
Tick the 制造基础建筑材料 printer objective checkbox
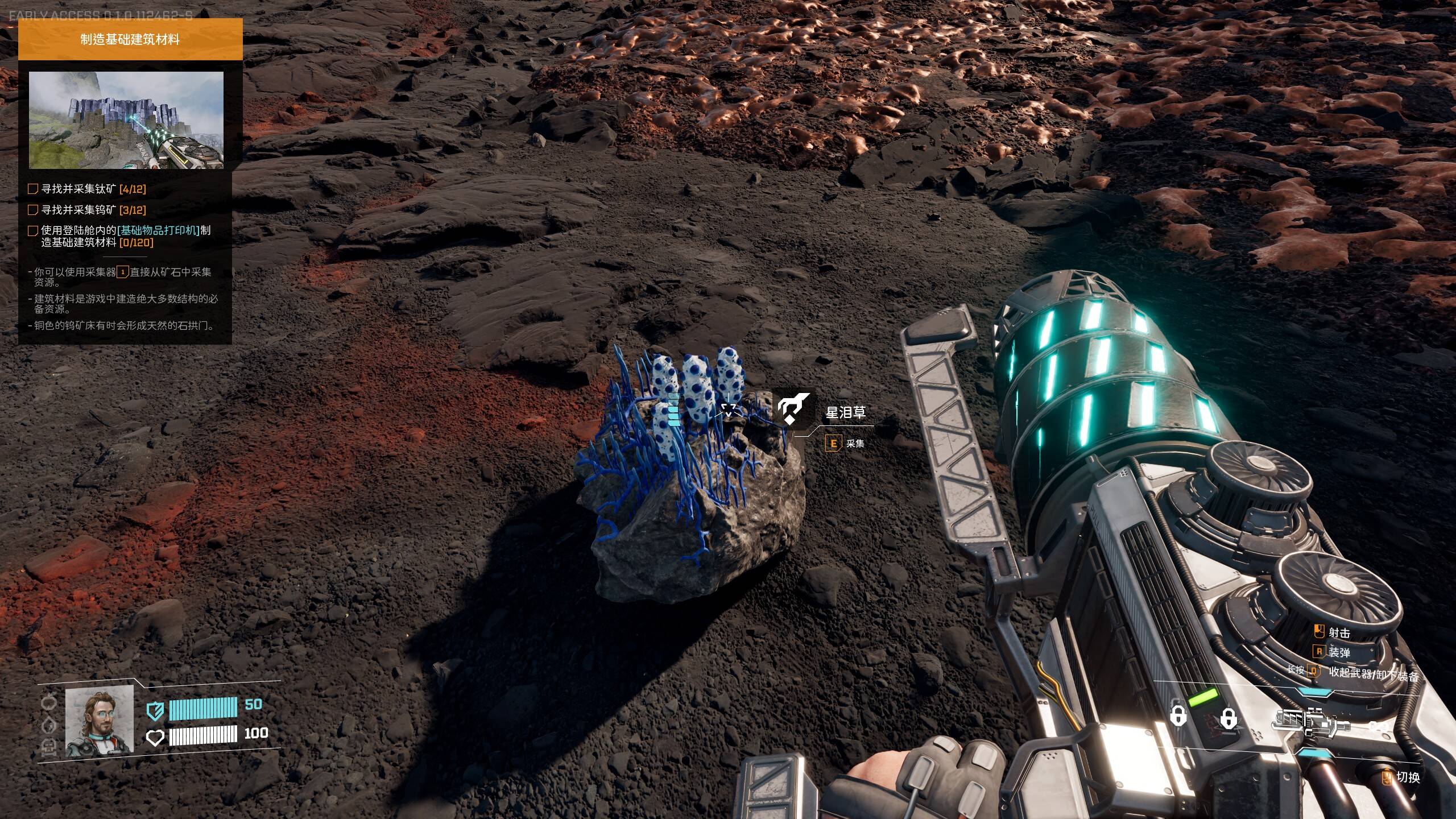tap(33, 231)
